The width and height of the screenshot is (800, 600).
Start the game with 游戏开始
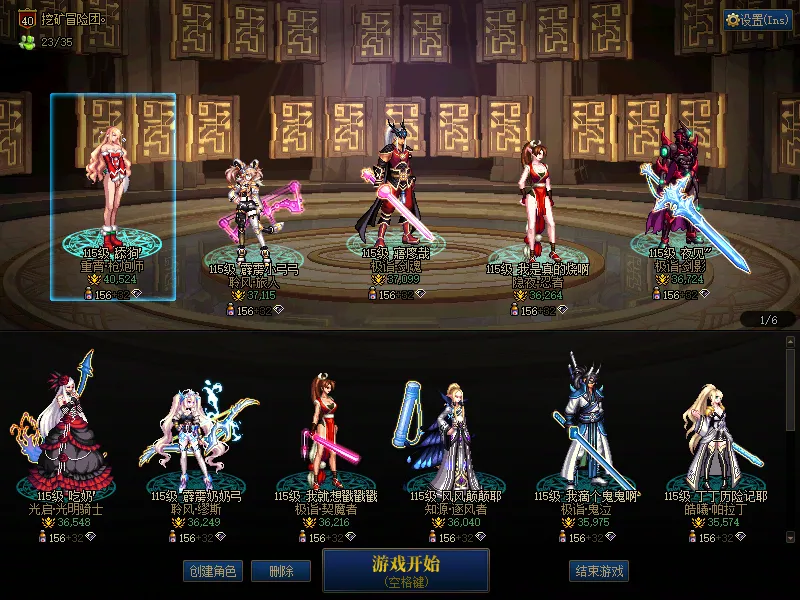405,570
